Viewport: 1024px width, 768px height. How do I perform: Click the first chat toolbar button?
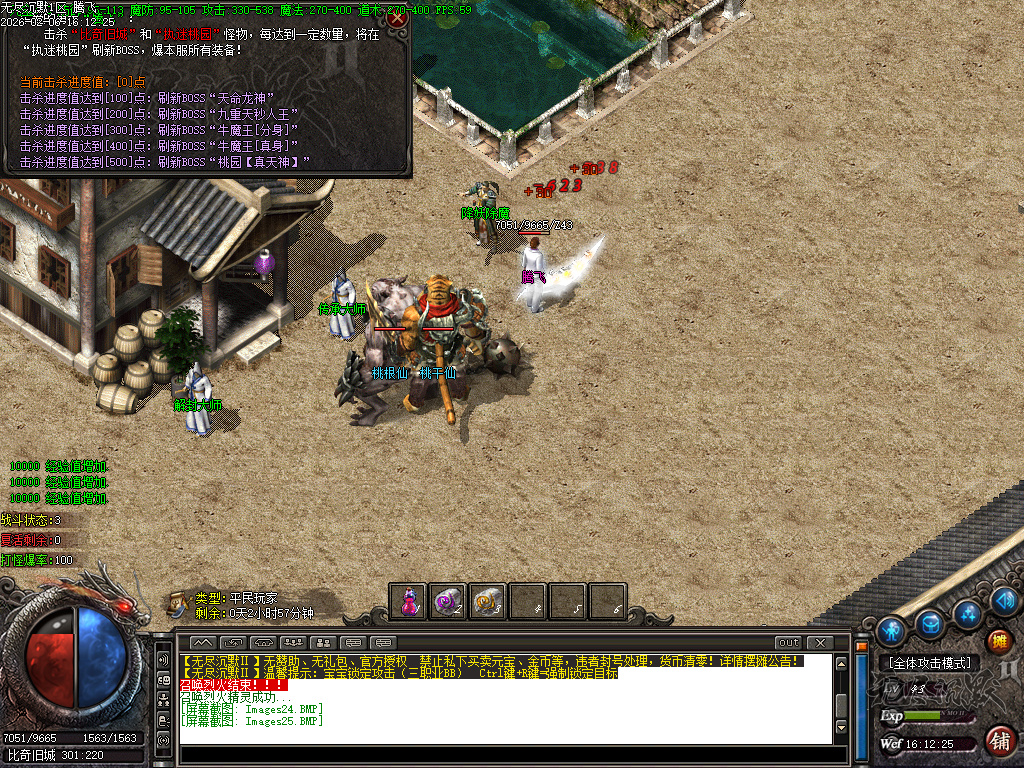coord(203,642)
